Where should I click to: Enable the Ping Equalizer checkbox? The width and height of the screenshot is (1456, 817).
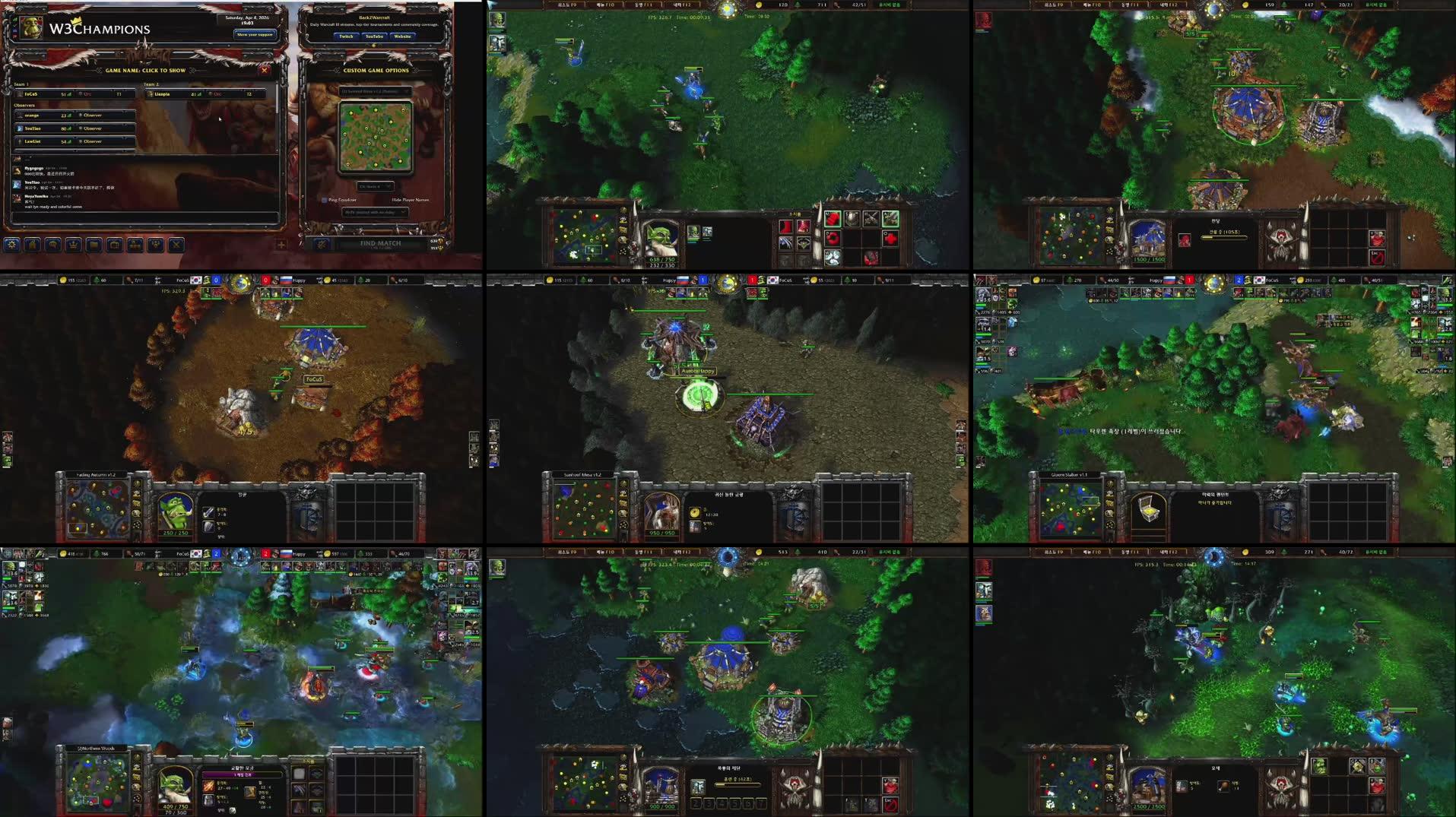tap(325, 200)
